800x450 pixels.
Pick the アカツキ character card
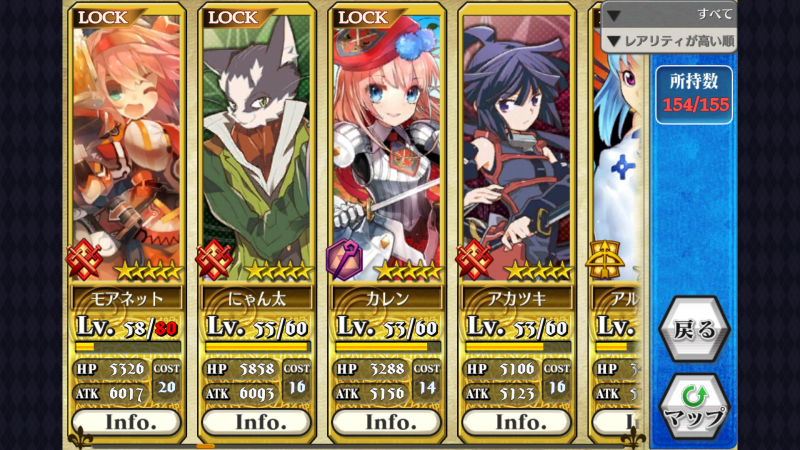[x=517, y=150]
